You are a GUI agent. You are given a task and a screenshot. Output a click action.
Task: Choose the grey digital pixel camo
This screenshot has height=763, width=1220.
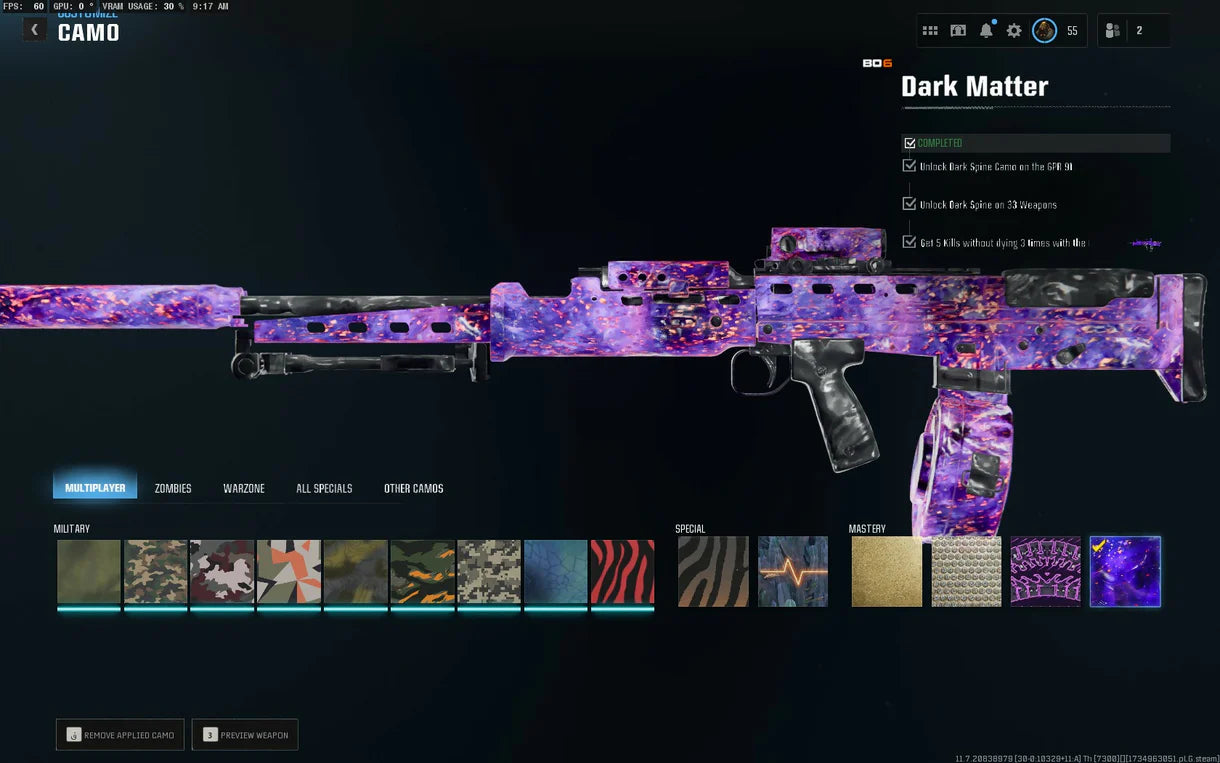pyautogui.click(x=489, y=572)
